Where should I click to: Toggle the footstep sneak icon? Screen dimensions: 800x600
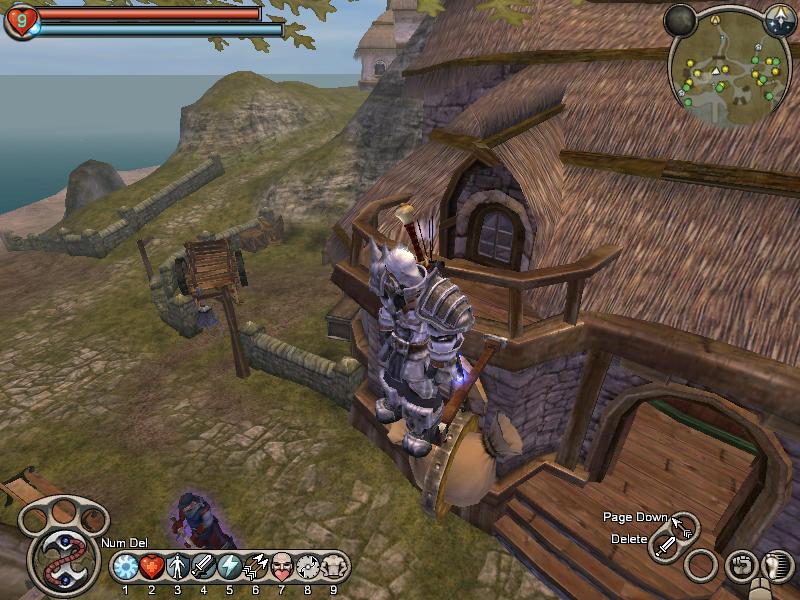(773, 566)
